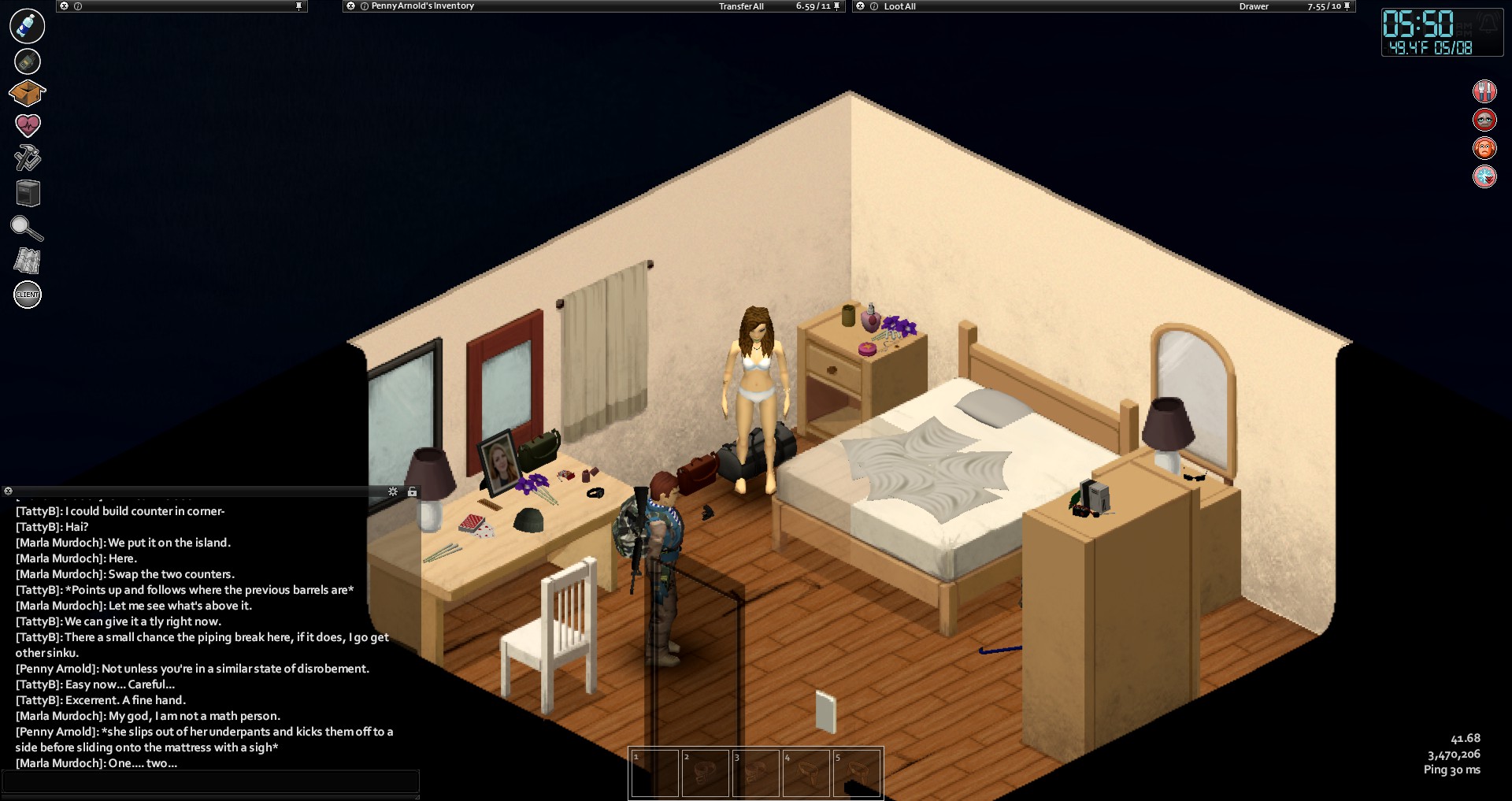Click Transfer All in Penny Arnold's inventory
The height and width of the screenshot is (801, 1512).
point(740,6)
